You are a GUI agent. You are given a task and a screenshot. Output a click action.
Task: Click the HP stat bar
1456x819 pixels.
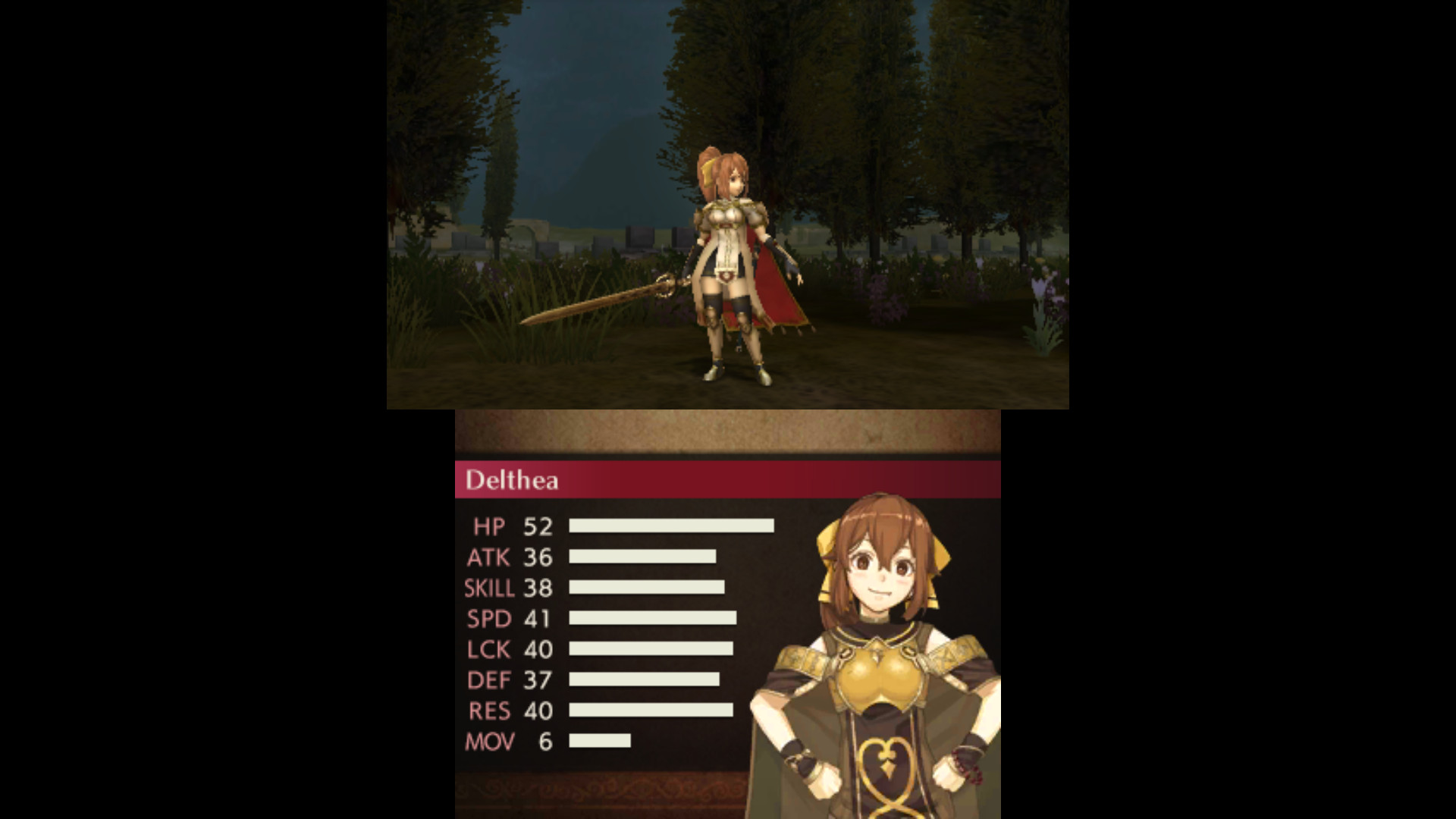click(671, 527)
